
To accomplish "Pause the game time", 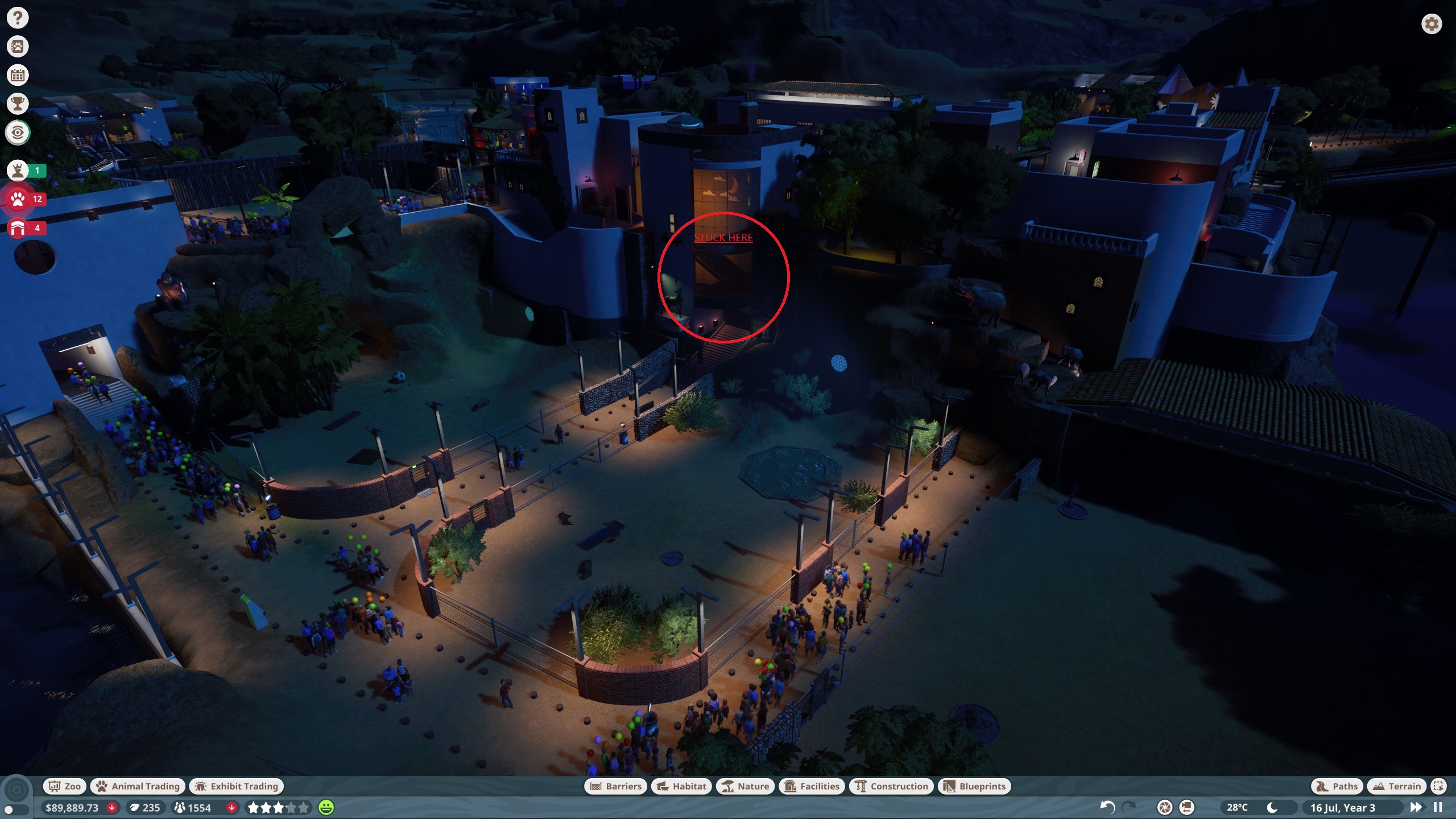I will click(x=1438, y=807).
